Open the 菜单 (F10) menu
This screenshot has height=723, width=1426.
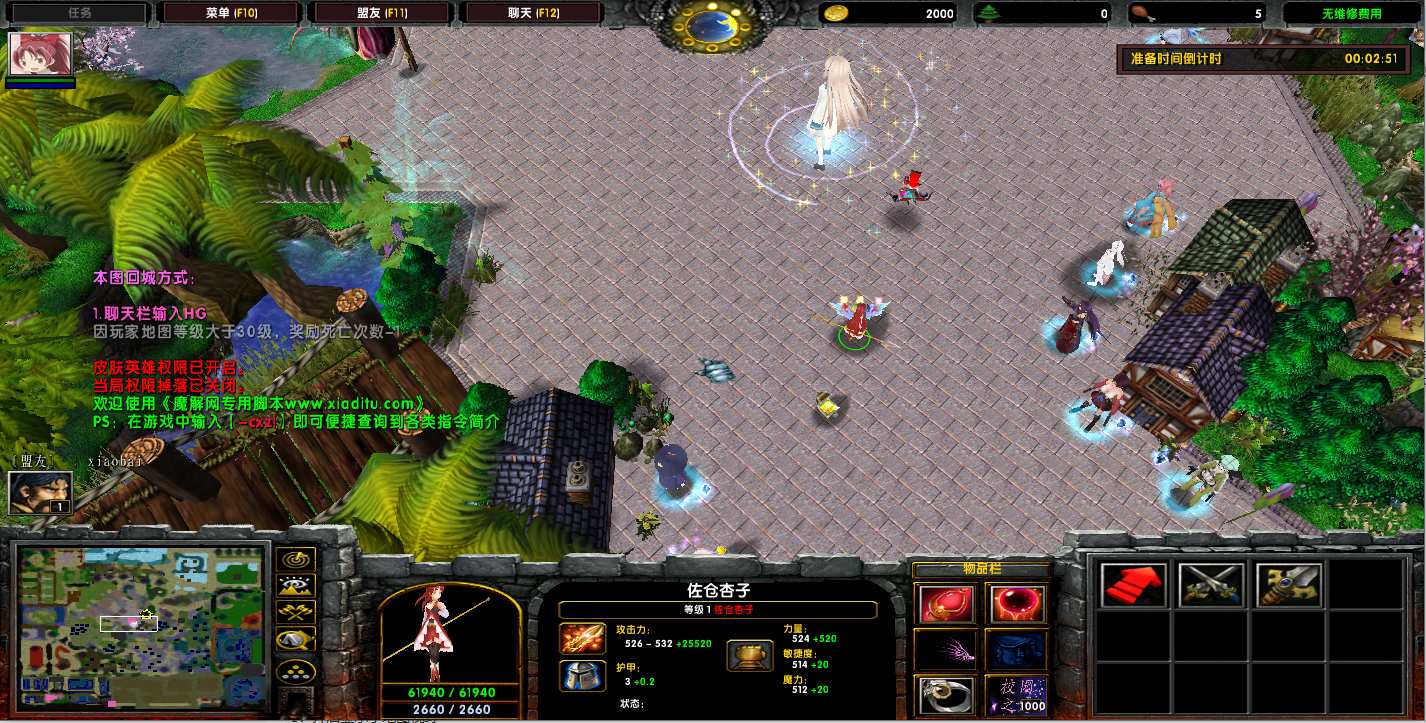tap(231, 13)
